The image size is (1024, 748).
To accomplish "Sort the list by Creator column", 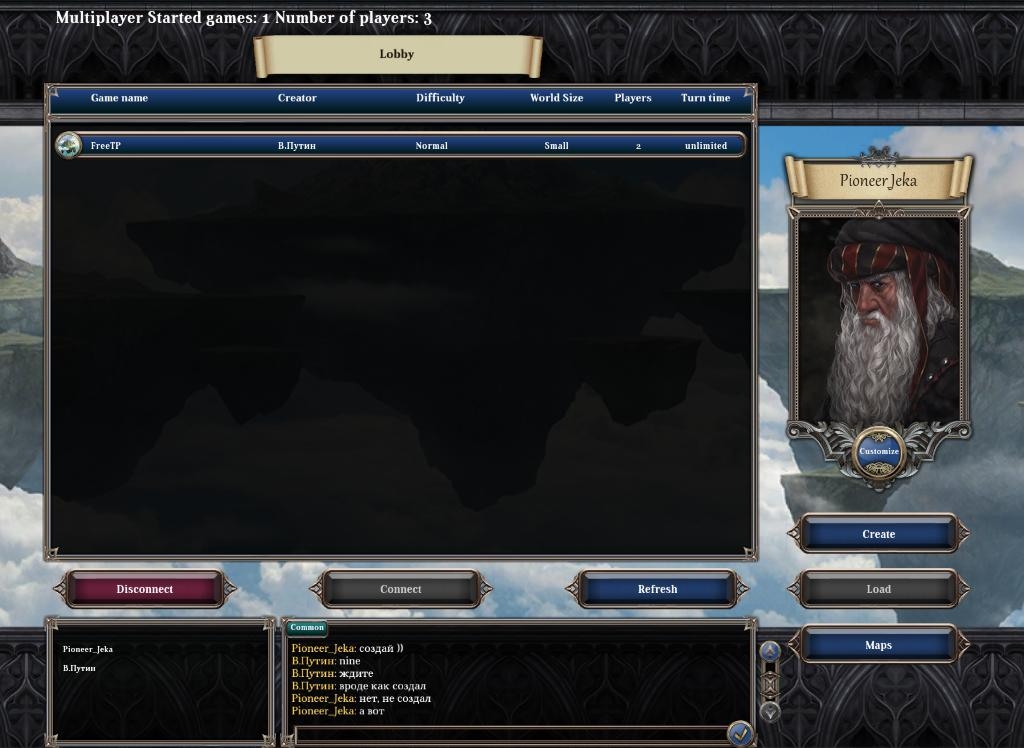I will [297, 98].
